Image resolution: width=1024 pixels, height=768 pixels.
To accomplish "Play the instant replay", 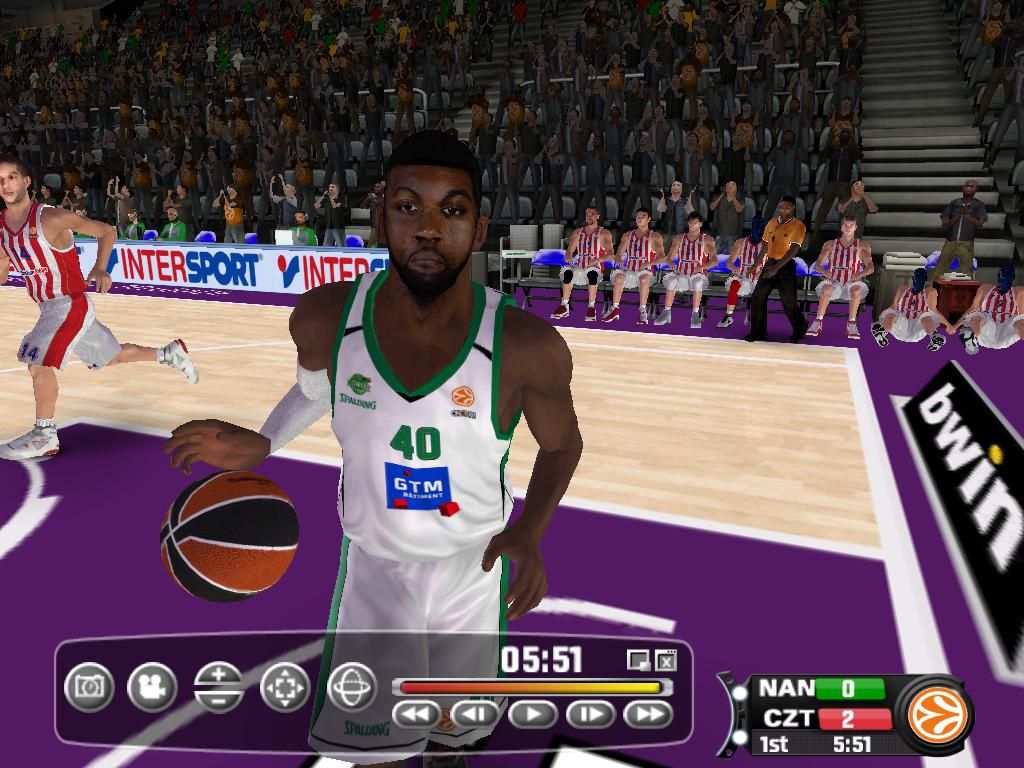I will pos(533,714).
